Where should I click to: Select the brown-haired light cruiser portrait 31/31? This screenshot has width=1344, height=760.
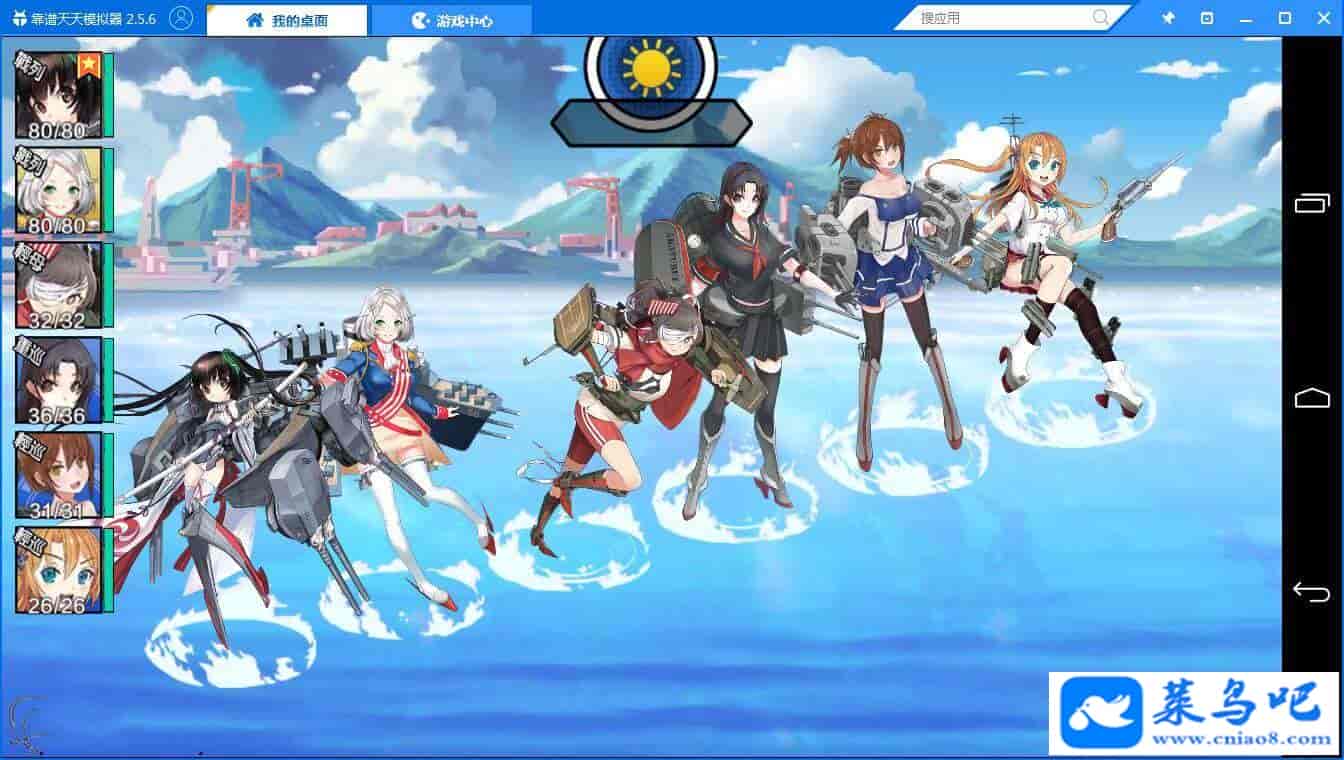(x=58, y=475)
